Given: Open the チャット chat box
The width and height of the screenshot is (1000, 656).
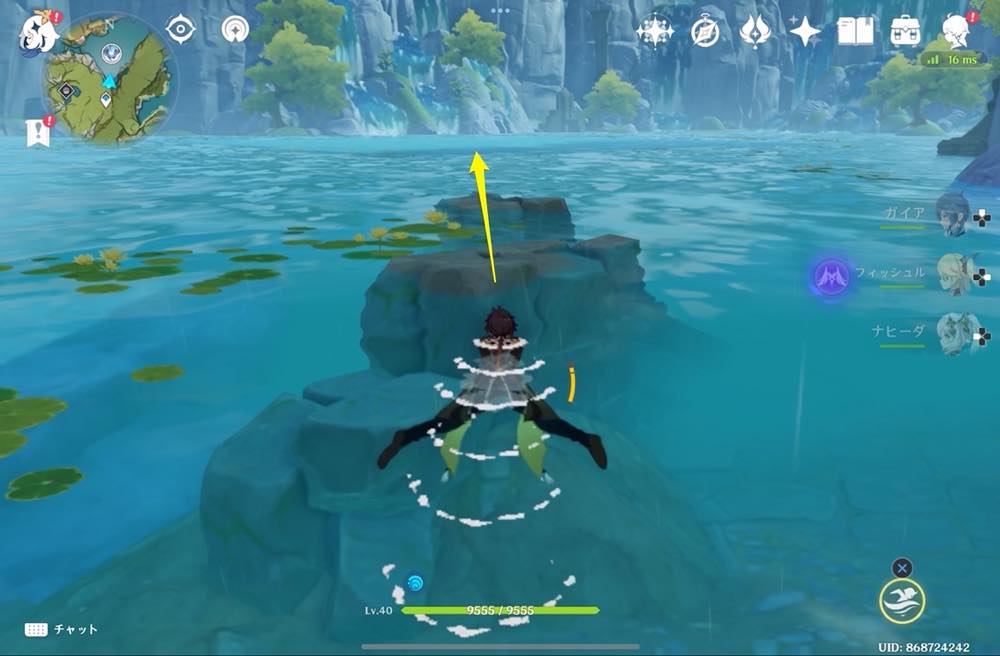Looking at the screenshot, I should (62, 630).
